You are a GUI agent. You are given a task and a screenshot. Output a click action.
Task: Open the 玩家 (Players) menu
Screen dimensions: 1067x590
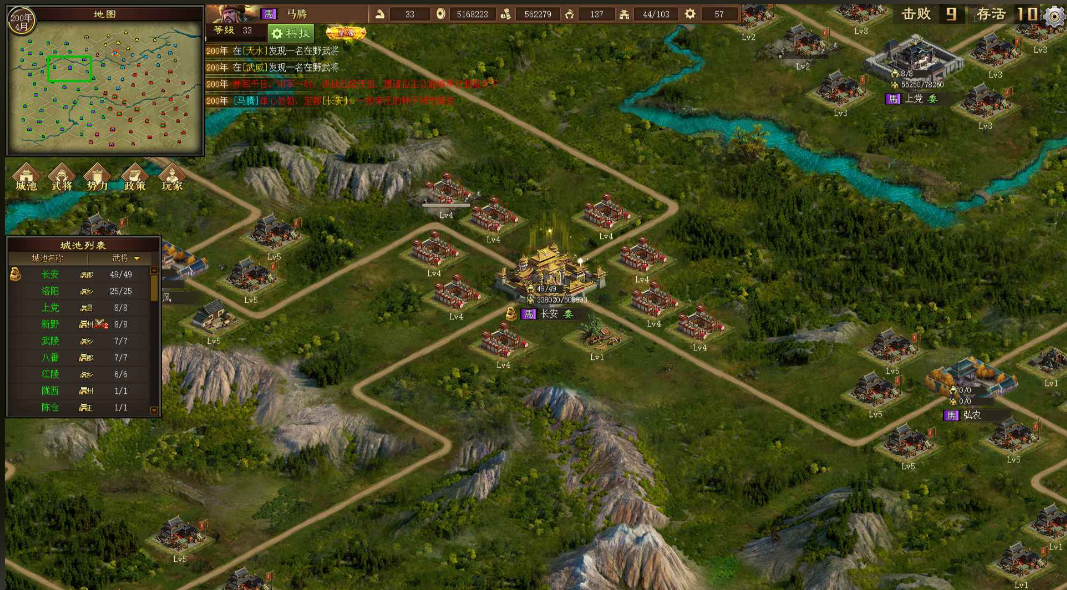[171, 177]
